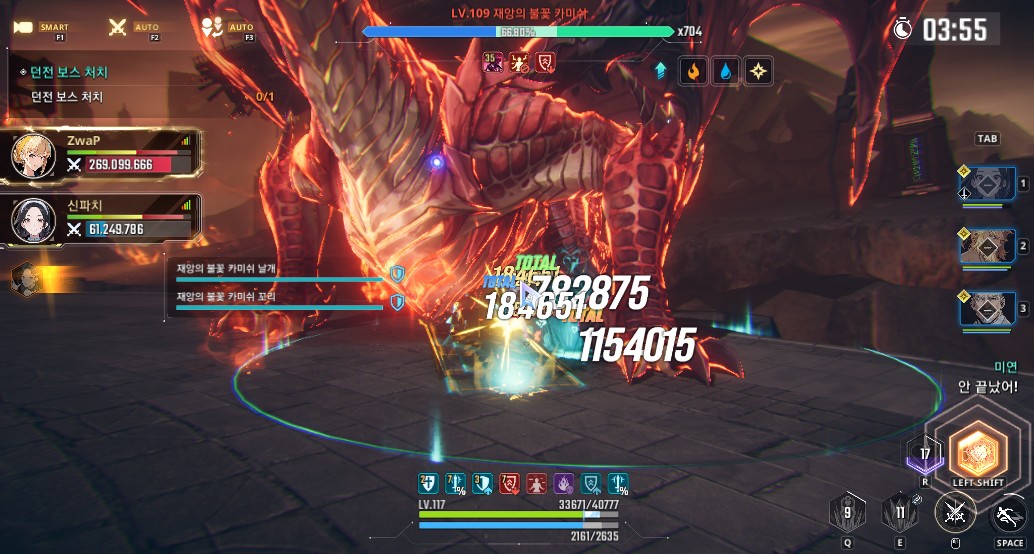Inspect the fire element weakness icon
This screenshot has height=554, width=1034.
(691, 71)
